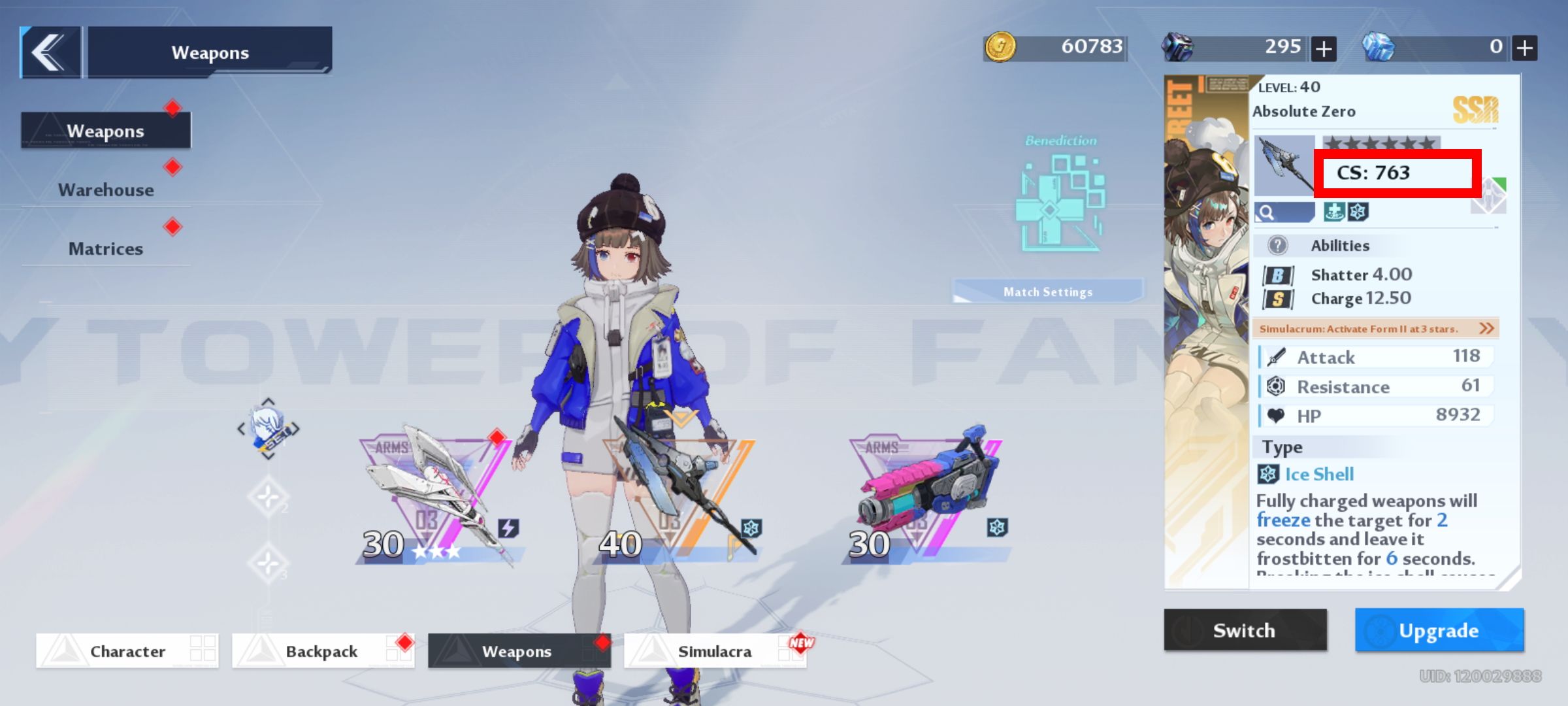Select the Weapons side tab

pyautogui.click(x=106, y=131)
